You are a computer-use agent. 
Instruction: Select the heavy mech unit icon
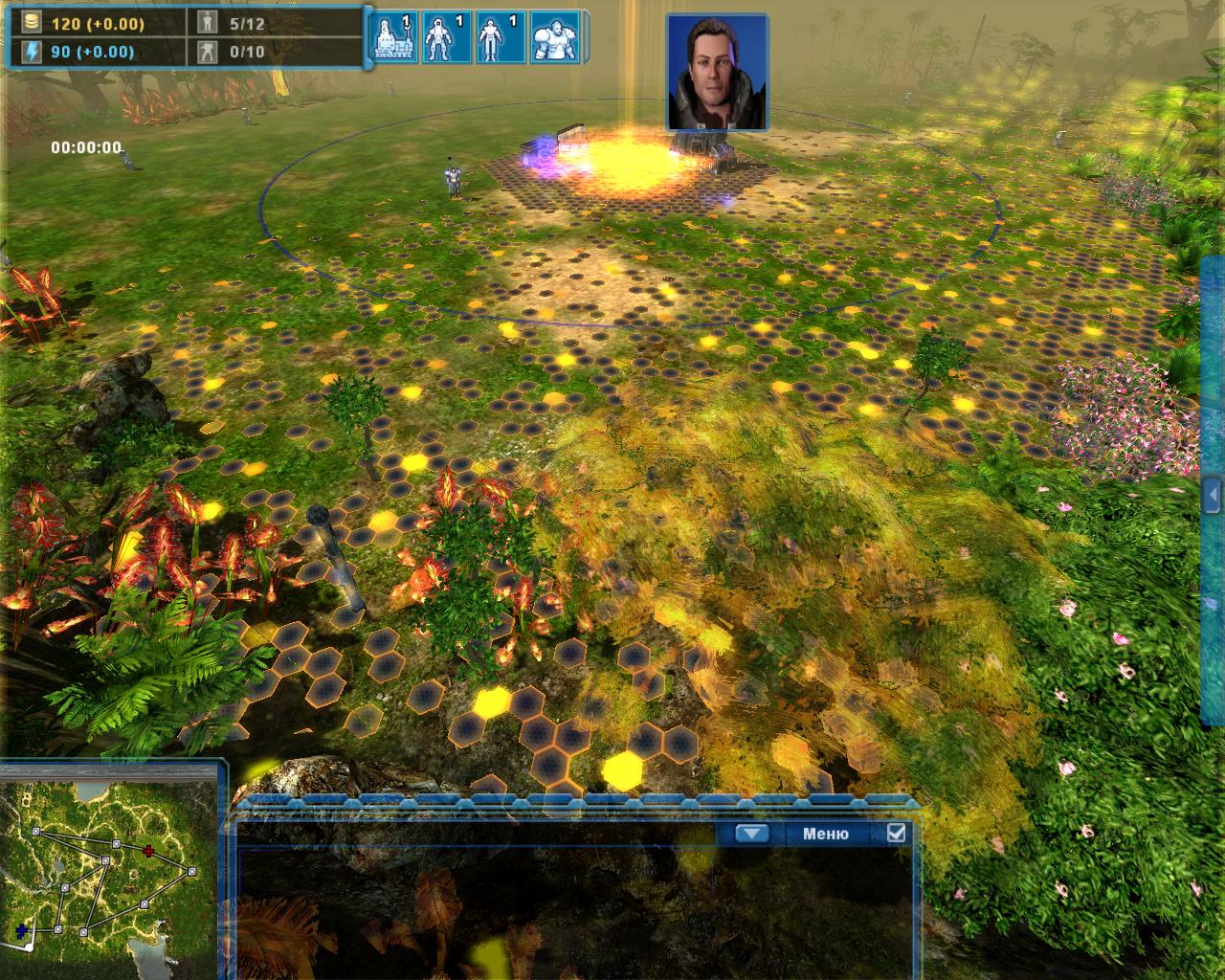(554, 38)
